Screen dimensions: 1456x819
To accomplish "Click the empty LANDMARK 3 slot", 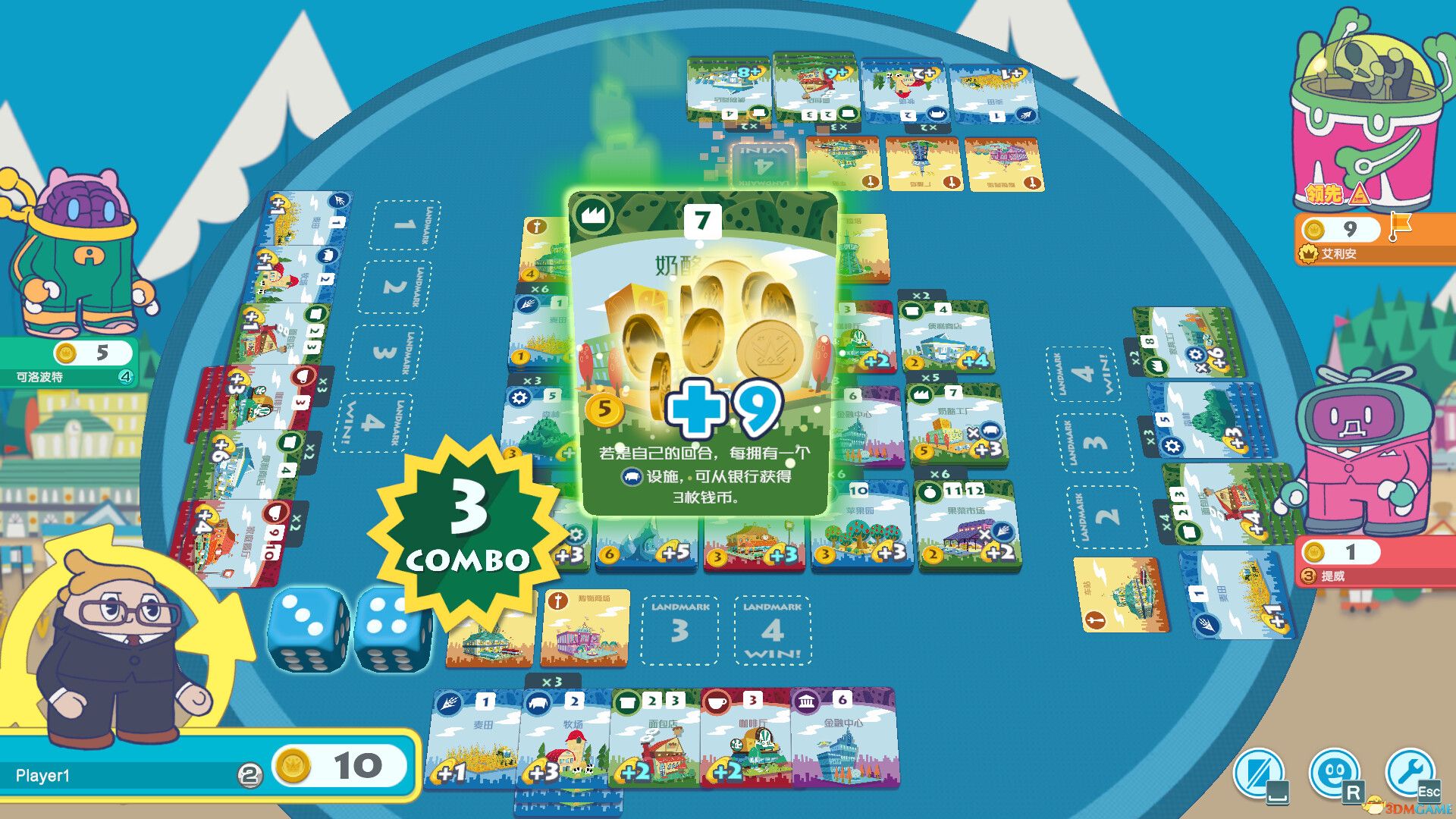I will (x=679, y=628).
